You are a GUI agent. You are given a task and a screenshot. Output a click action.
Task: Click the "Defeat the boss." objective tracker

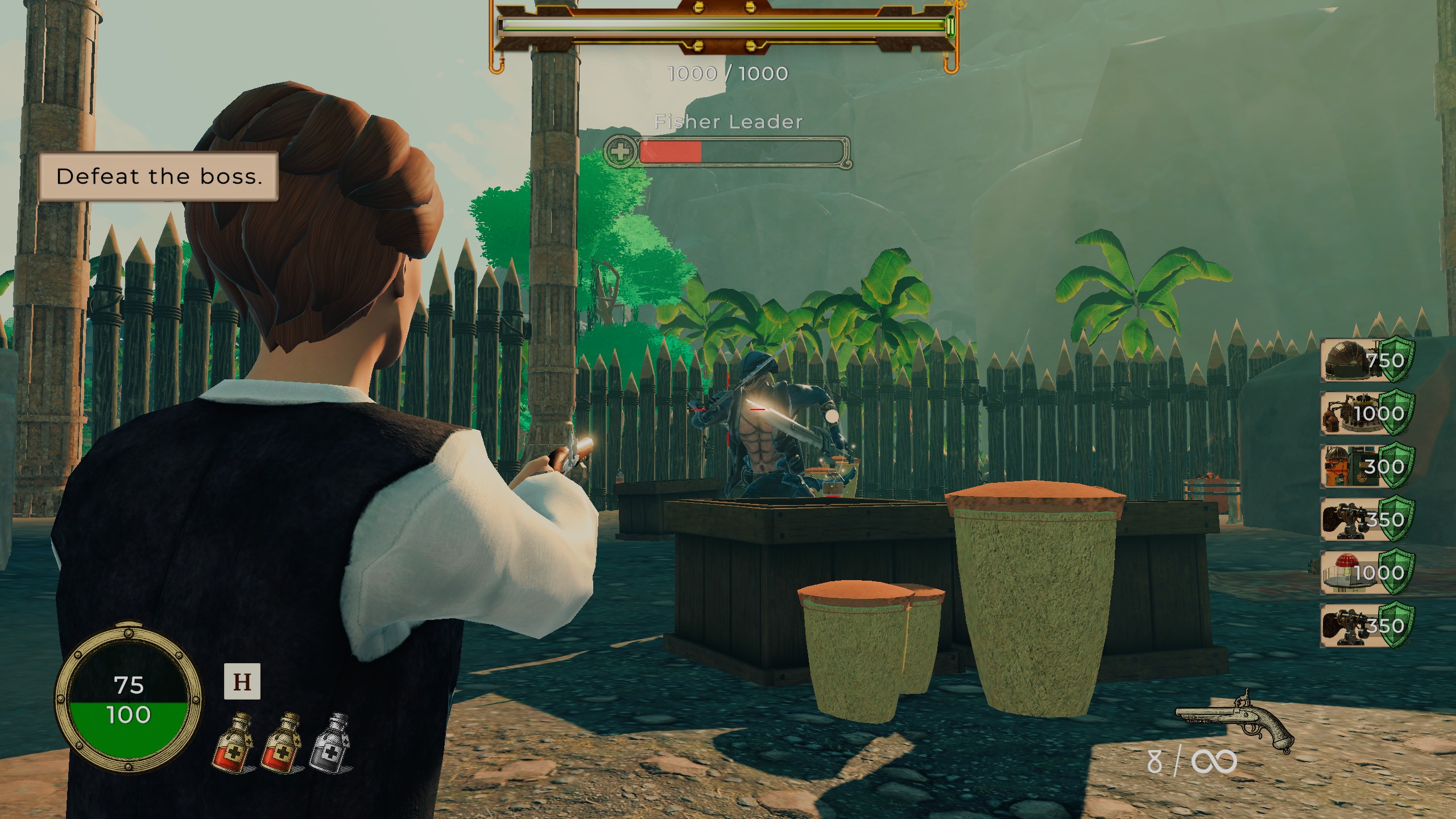click(x=159, y=176)
